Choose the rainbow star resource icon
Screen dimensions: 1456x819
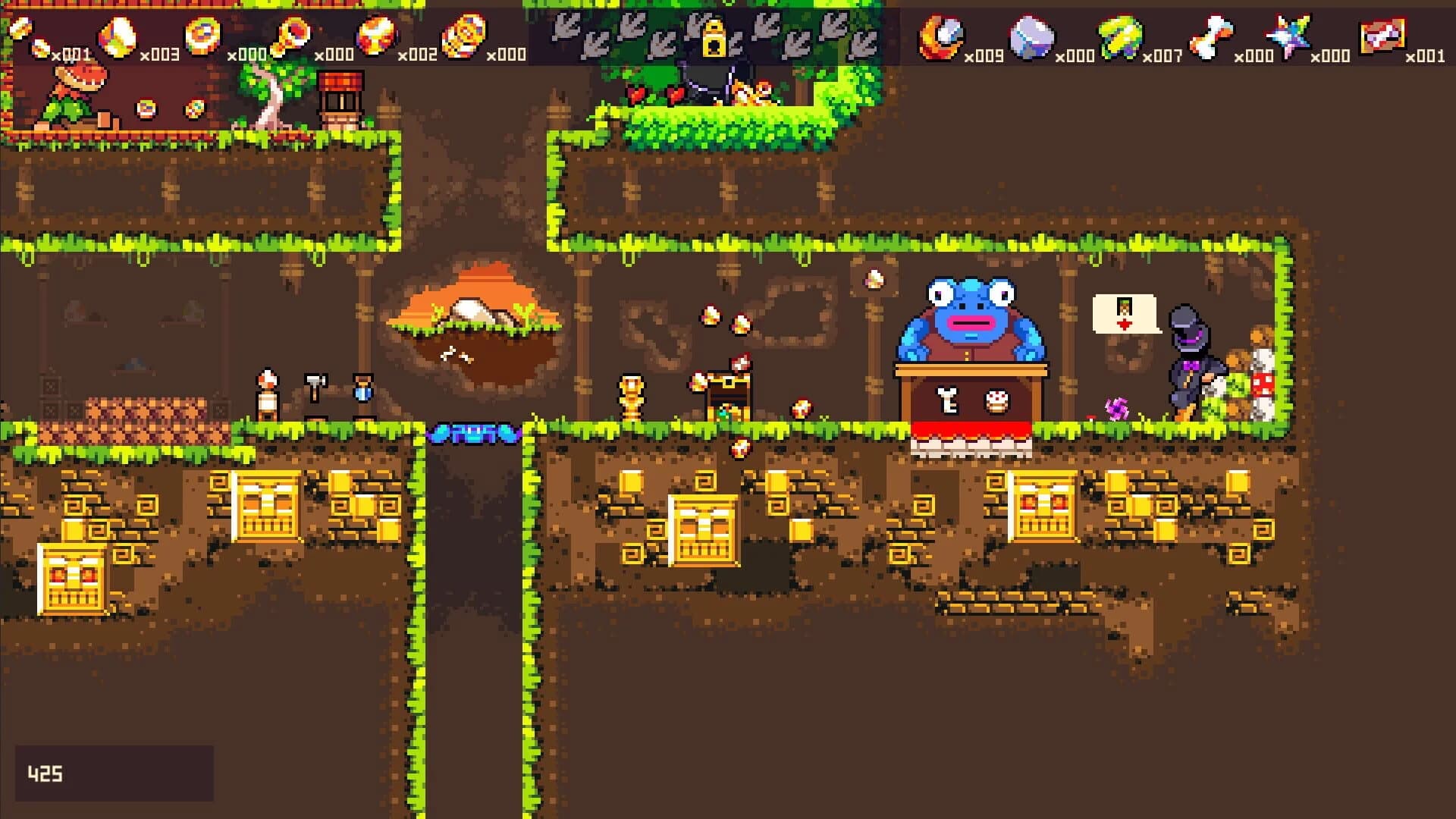1289,36
